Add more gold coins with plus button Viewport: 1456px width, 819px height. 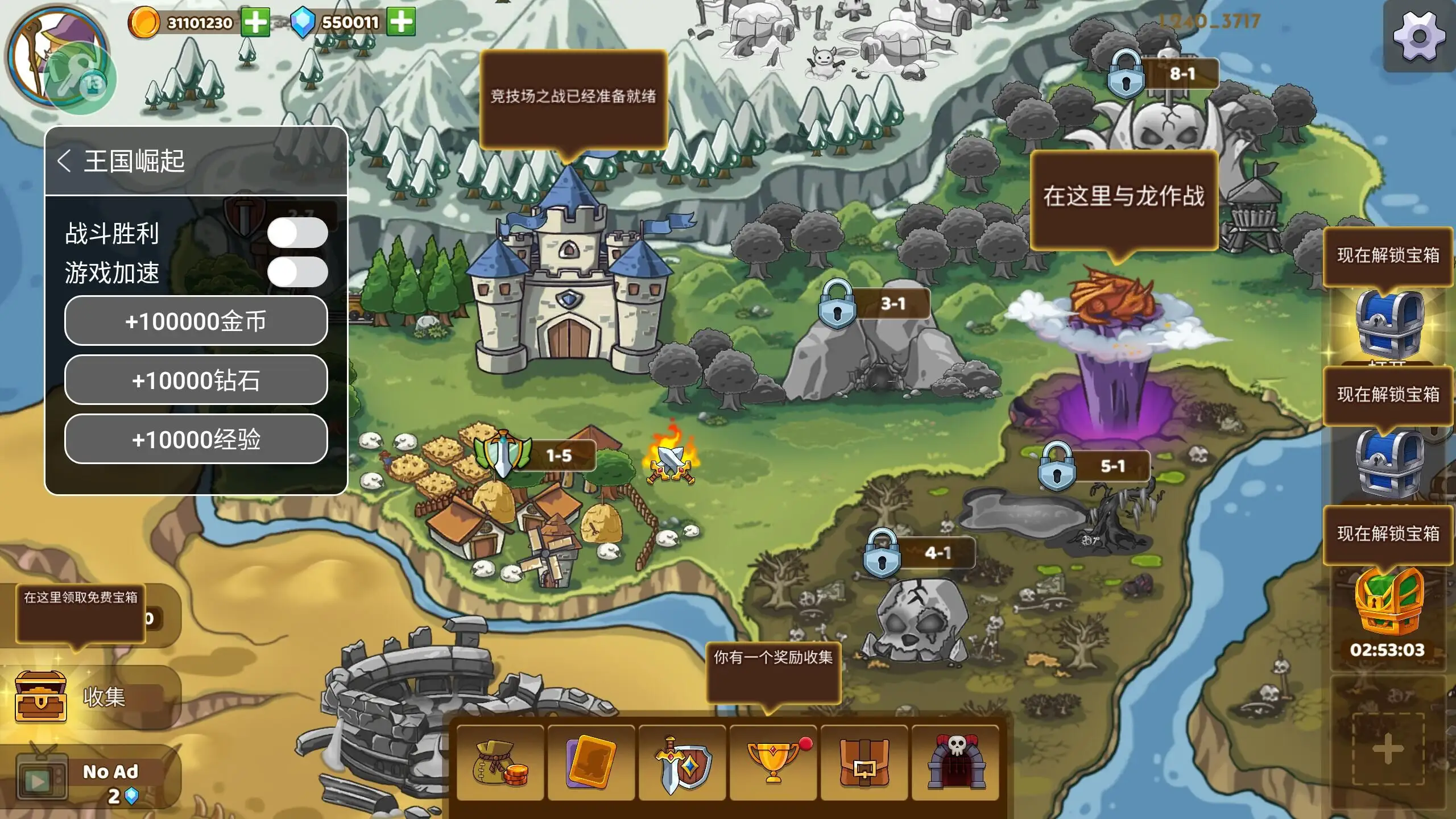click(x=255, y=23)
